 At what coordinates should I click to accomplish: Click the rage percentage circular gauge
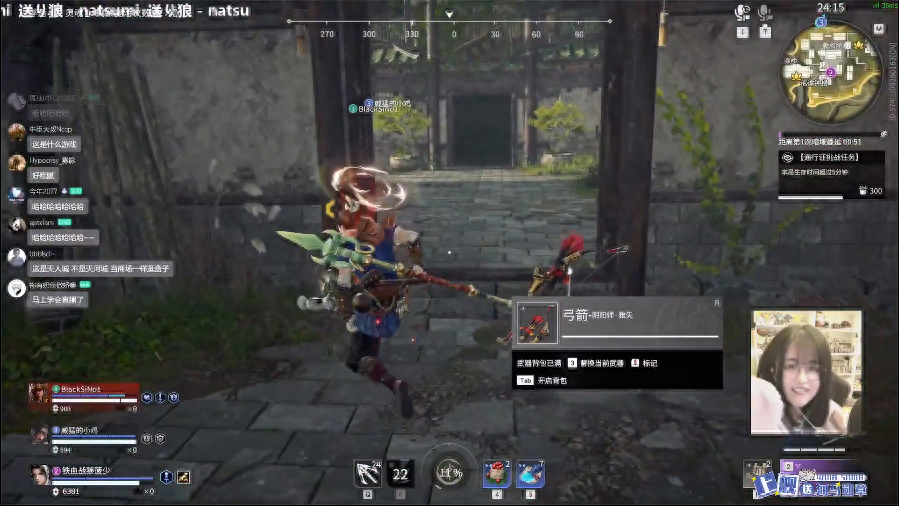[449, 472]
